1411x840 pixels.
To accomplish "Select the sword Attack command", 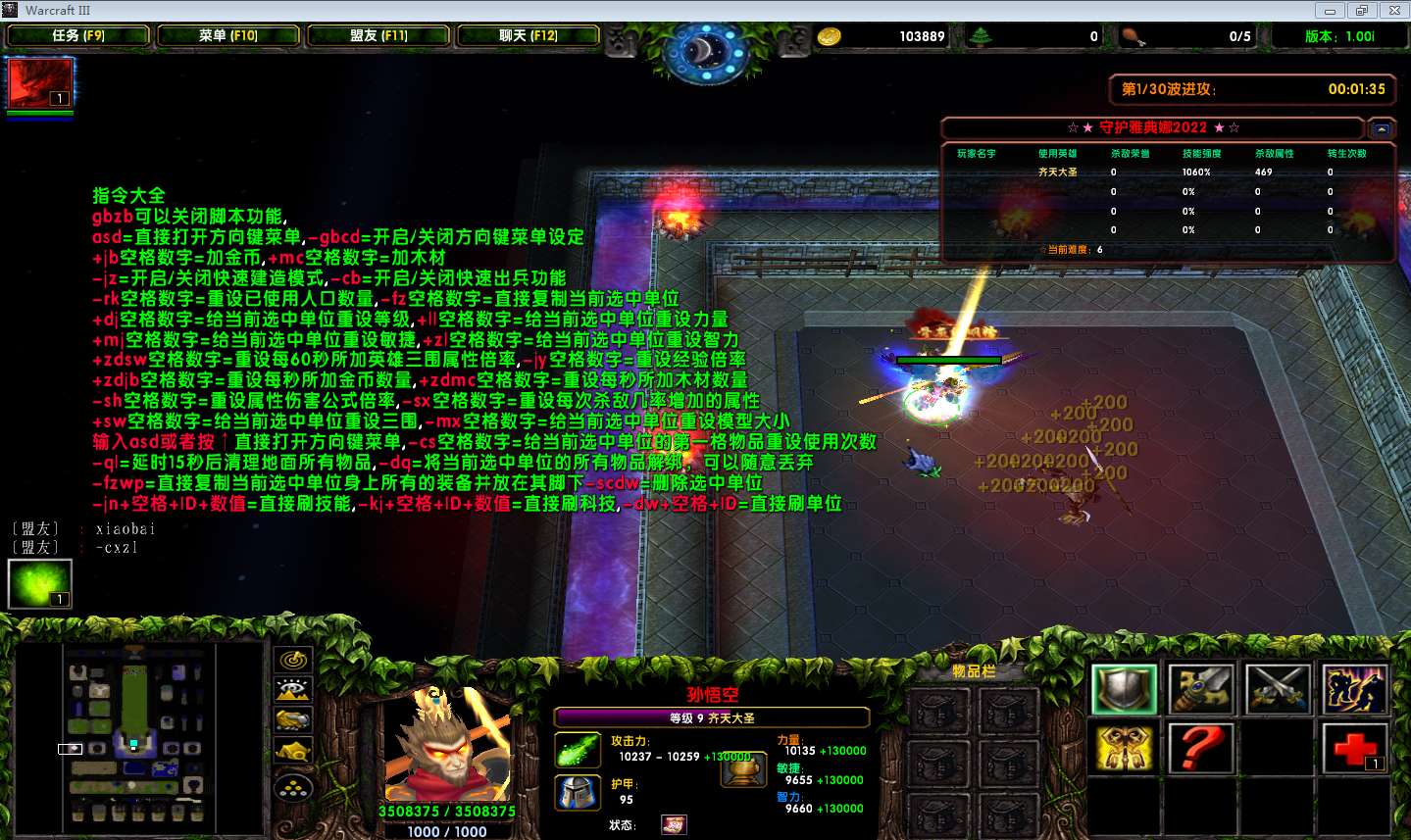I will coord(1200,689).
